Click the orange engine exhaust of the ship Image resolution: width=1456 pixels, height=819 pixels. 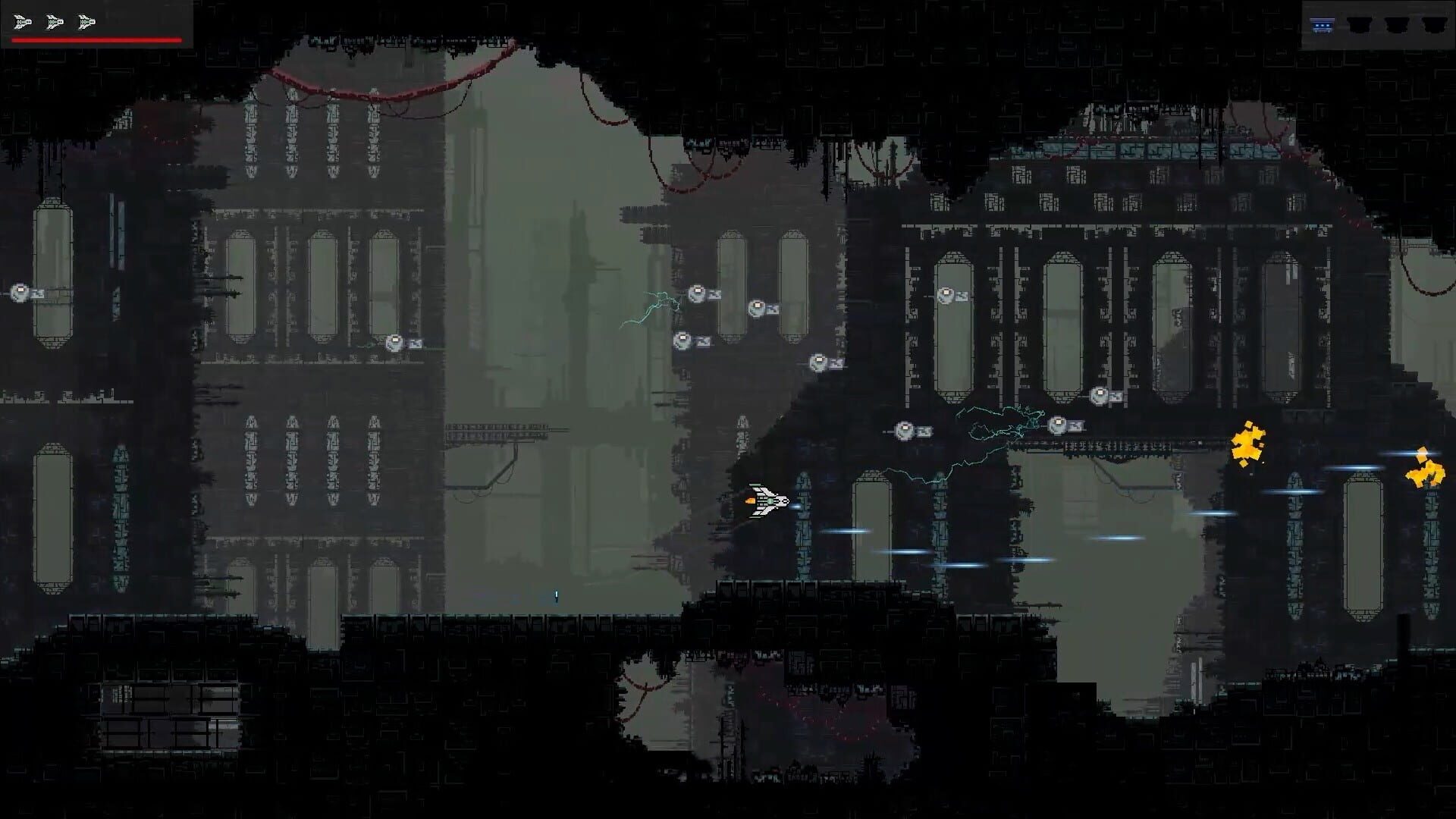(x=749, y=499)
